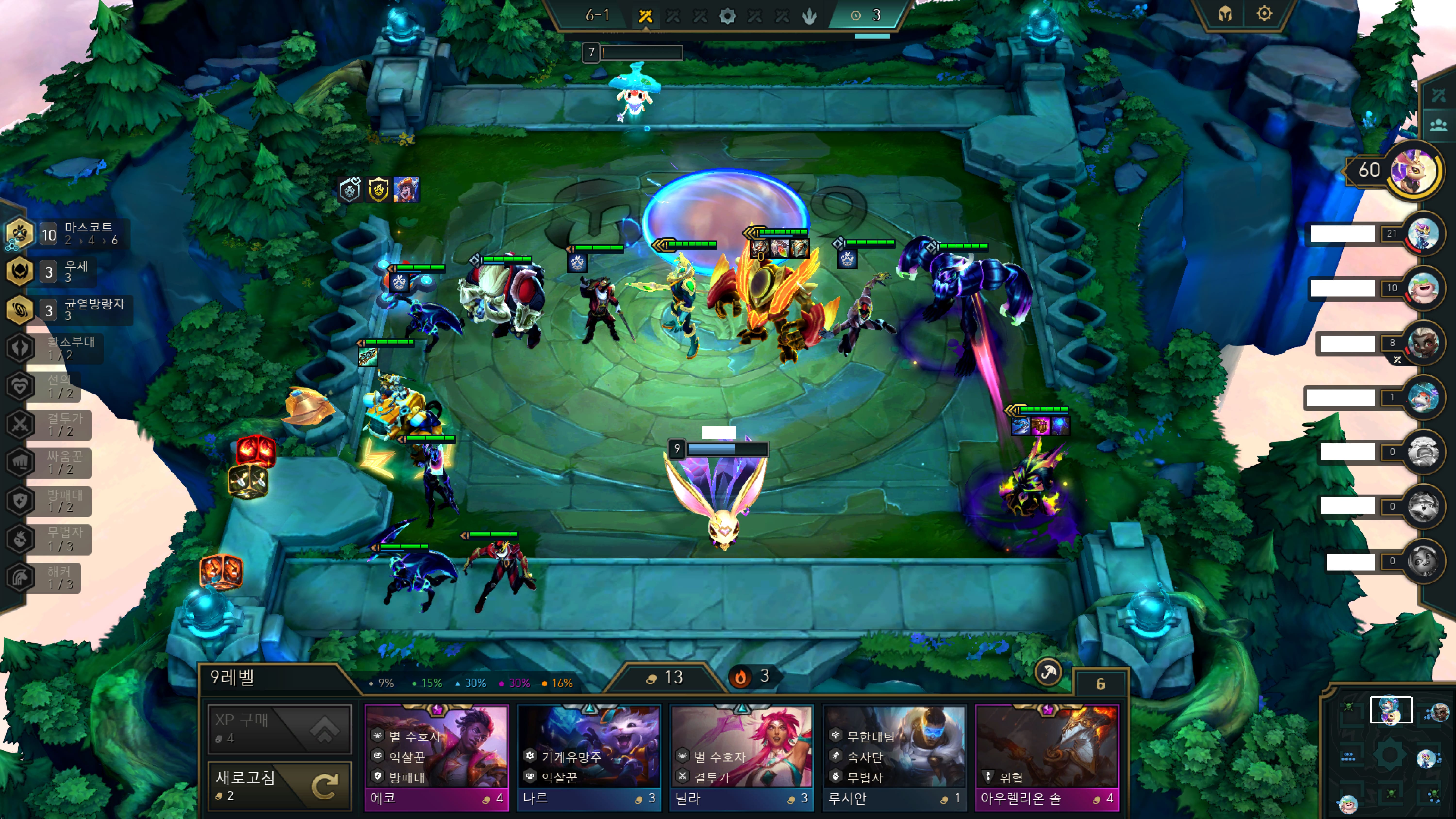The width and height of the screenshot is (1456, 819).
Task: Open the settings gear icon
Action: point(1264,14)
